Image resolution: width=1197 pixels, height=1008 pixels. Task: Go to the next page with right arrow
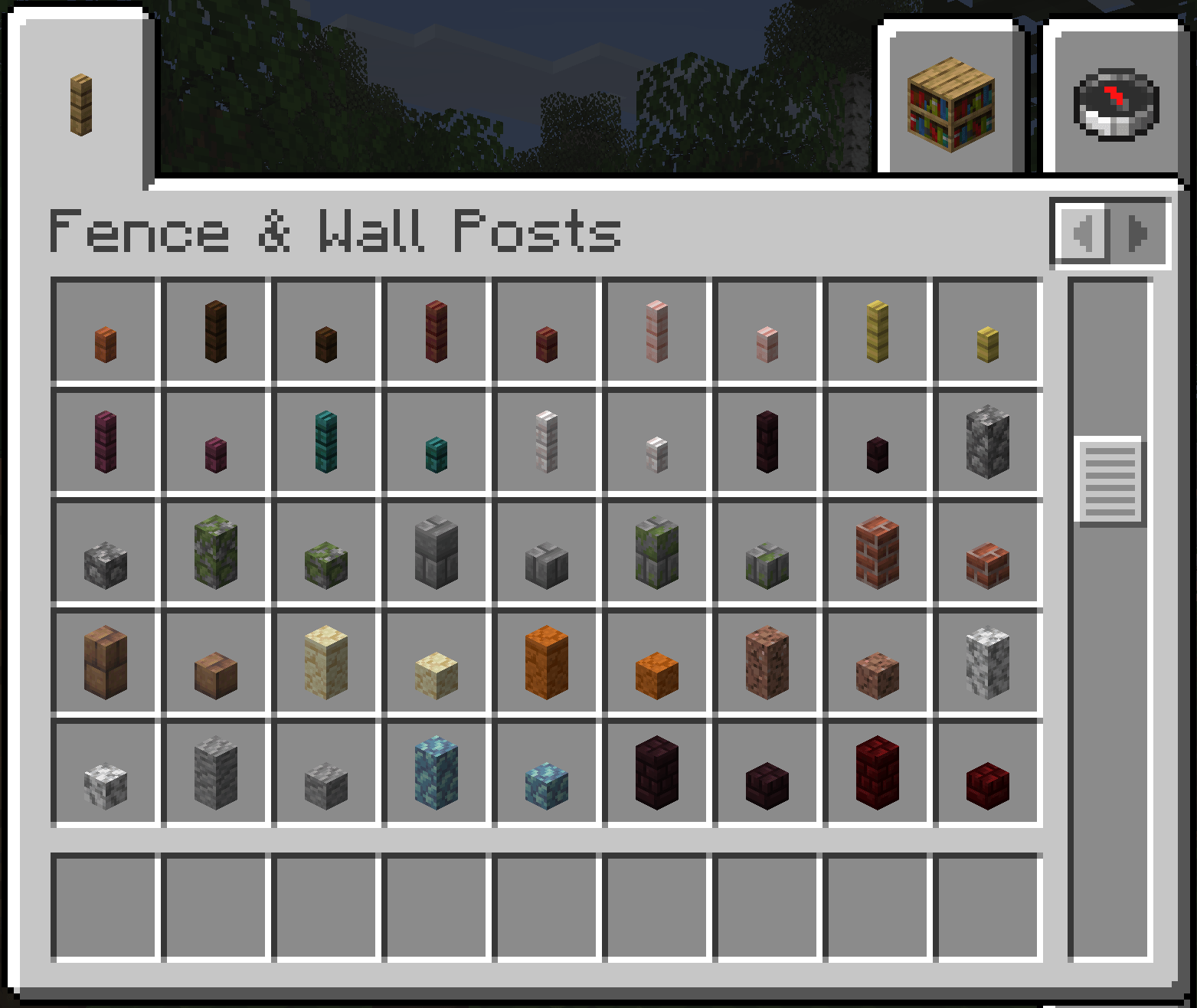[1136, 234]
